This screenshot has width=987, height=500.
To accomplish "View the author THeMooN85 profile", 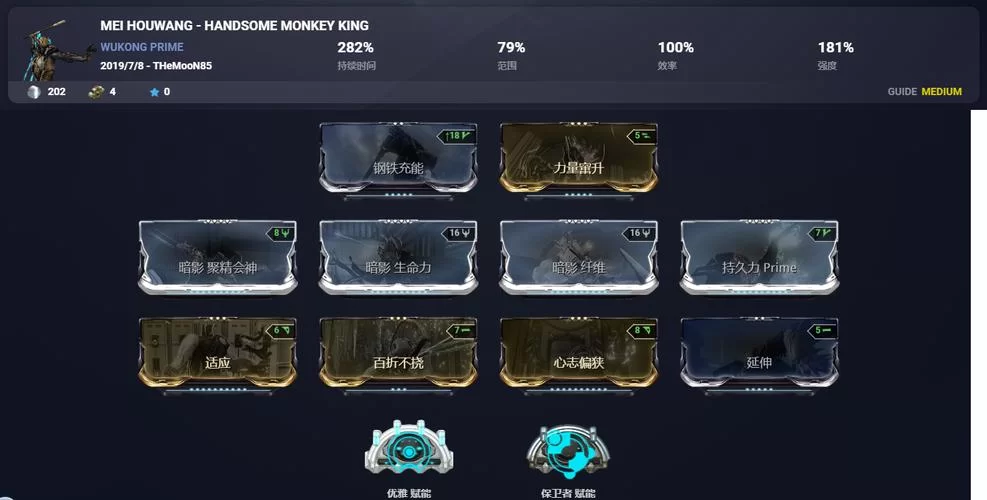I will 182,66.
